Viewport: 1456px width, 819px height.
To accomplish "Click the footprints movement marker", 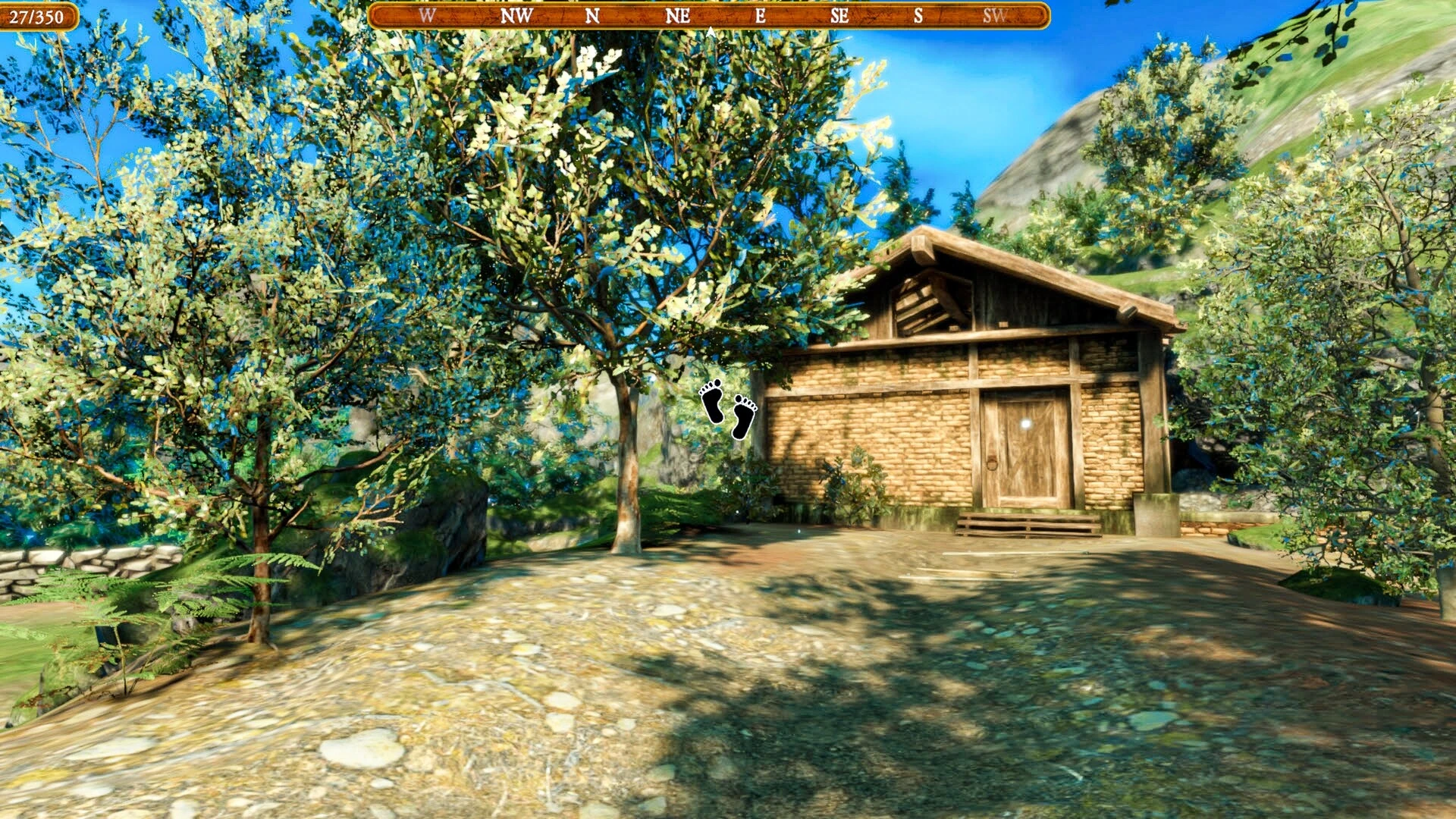I will click(728, 409).
